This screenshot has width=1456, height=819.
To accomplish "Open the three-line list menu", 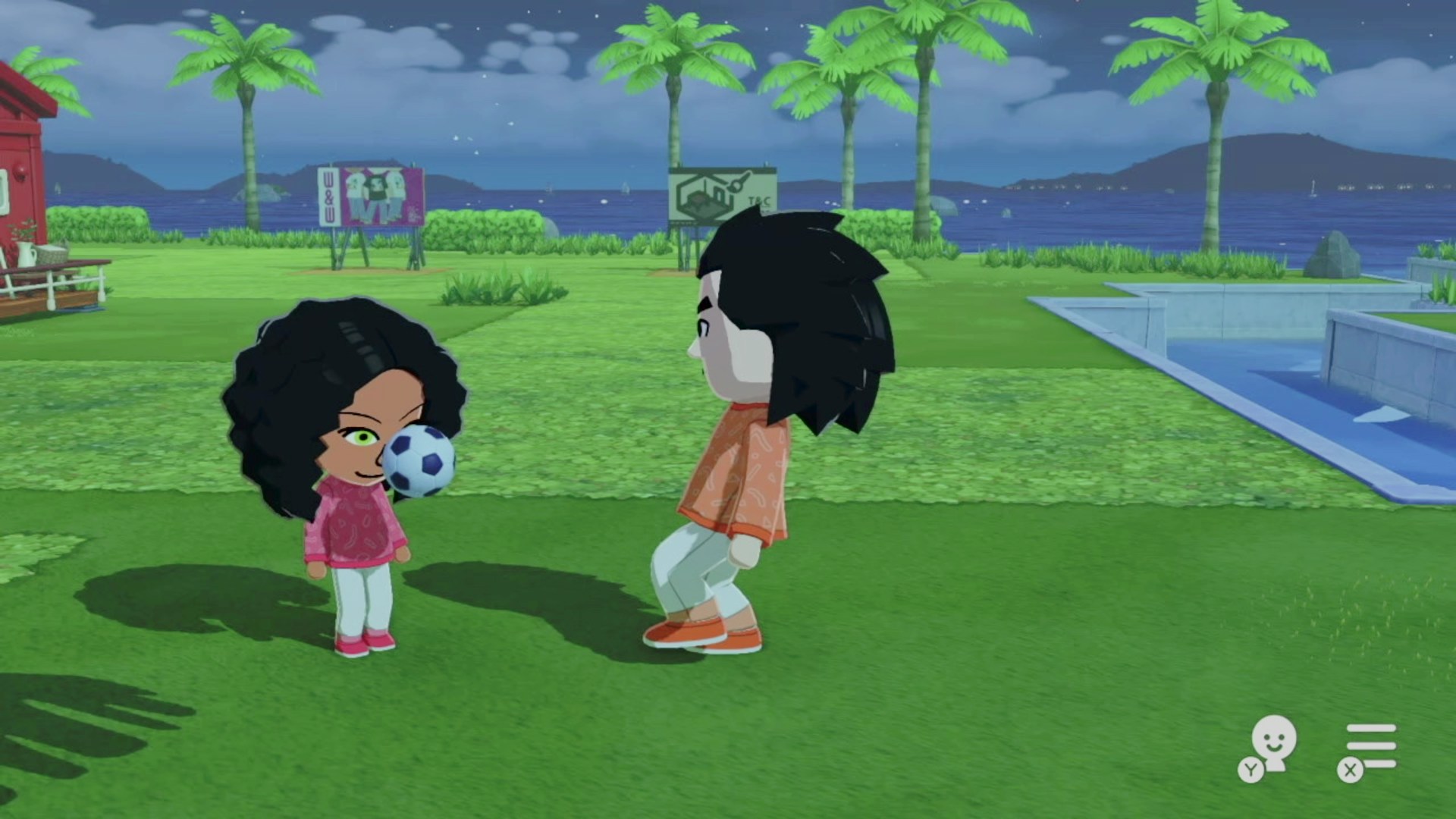I will pyautogui.click(x=1370, y=746).
